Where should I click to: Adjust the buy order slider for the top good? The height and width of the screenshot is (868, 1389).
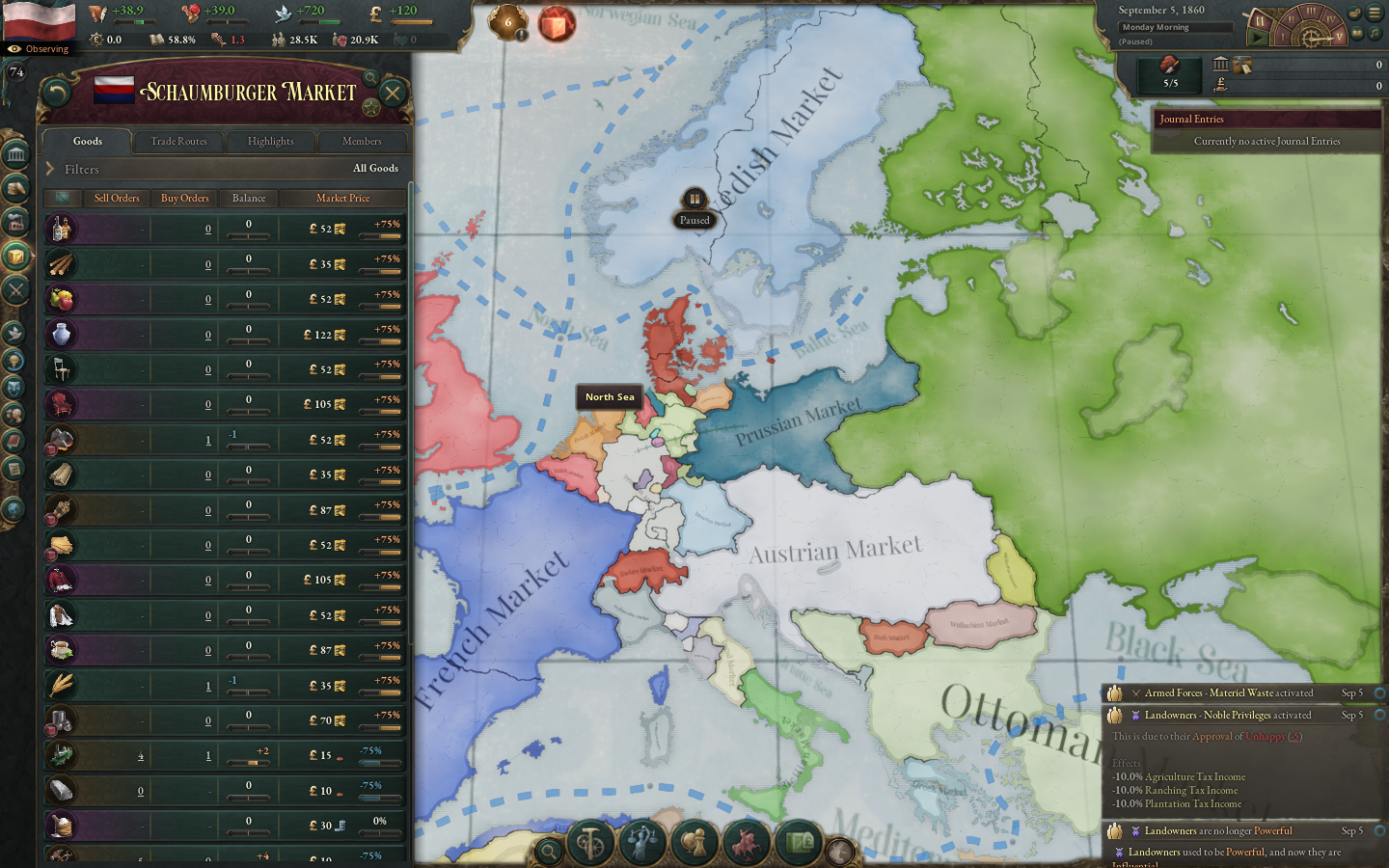point(248,234)
